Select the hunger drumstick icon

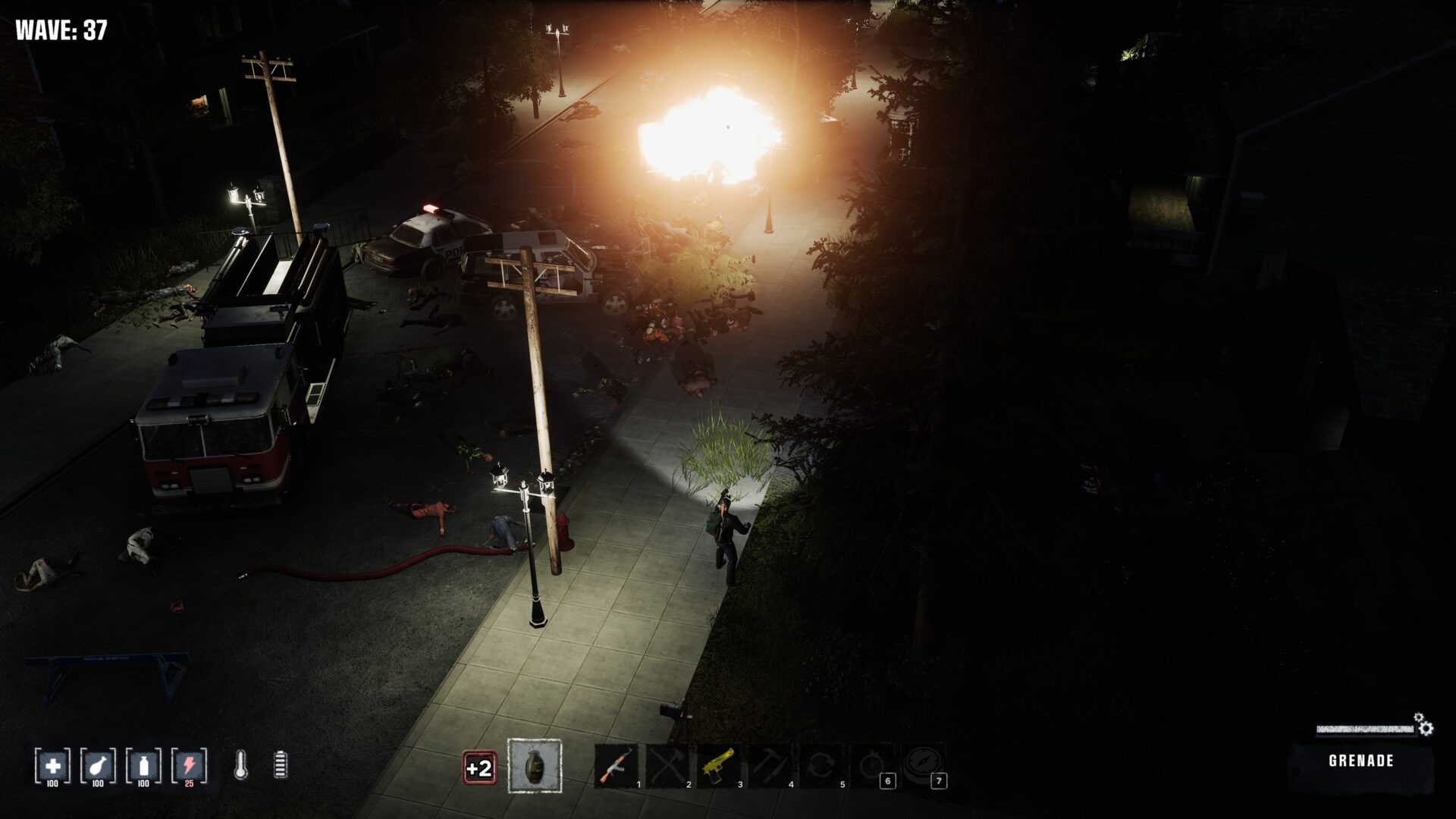coord(98,766)
